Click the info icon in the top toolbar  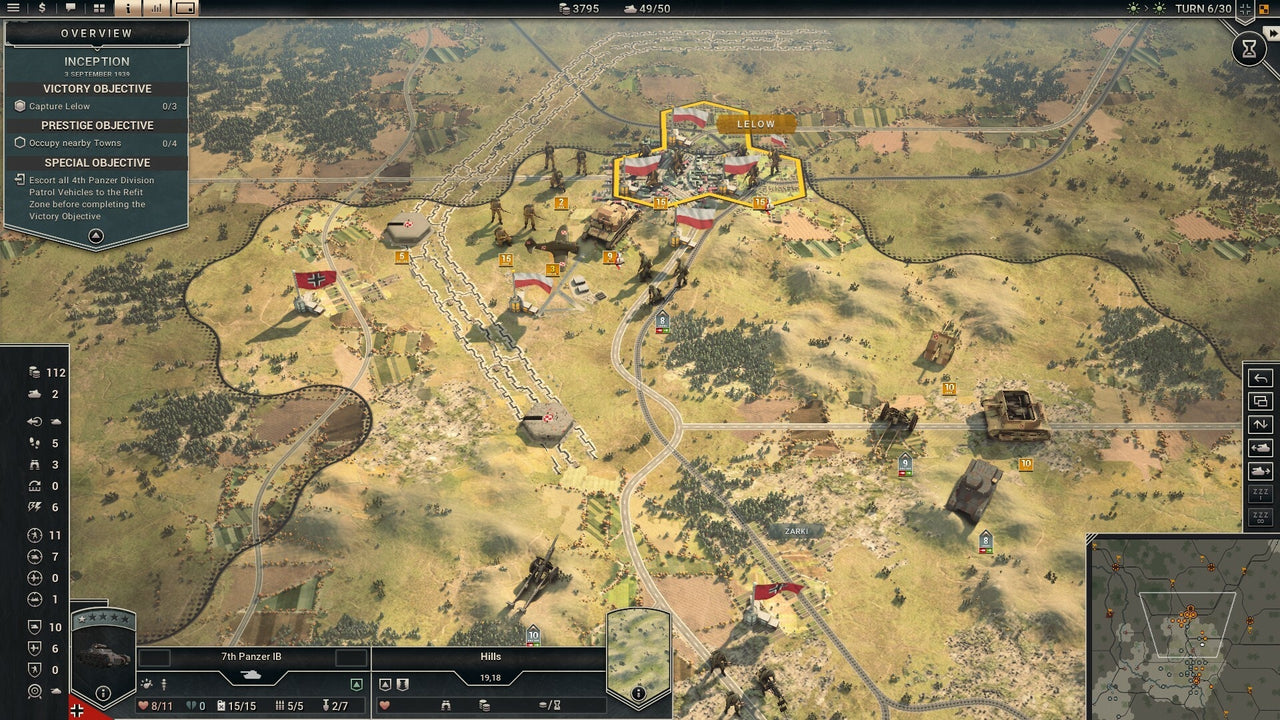[127, 9]
